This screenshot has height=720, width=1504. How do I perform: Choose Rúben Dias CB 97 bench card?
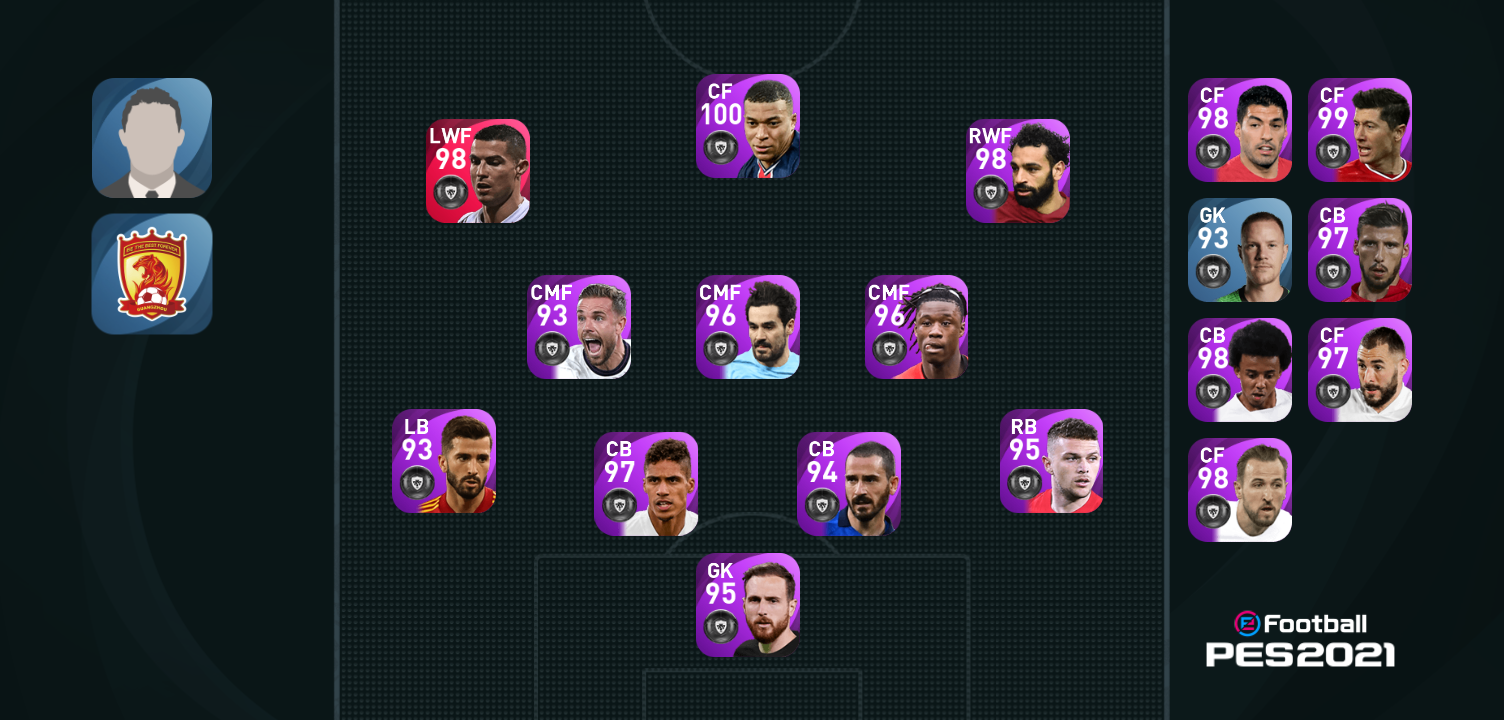1361,249
